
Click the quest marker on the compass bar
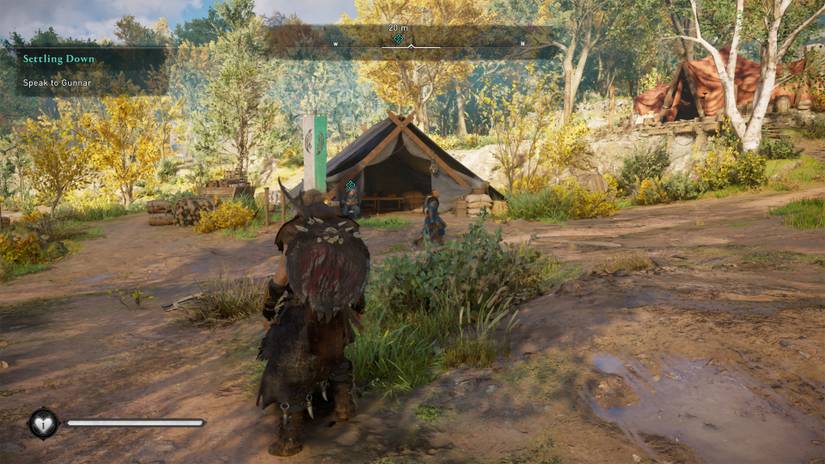click(398, 40)
